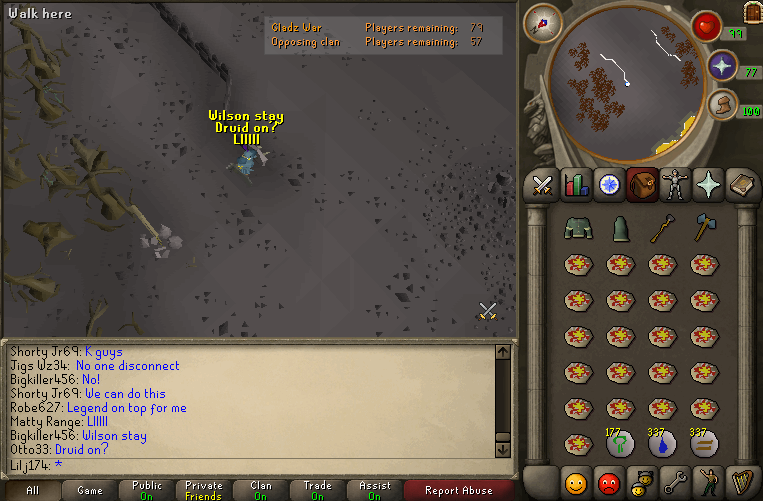Select the battleaxe in the inventory
This screenshot has width=763, height=501.
click(703, 230)
